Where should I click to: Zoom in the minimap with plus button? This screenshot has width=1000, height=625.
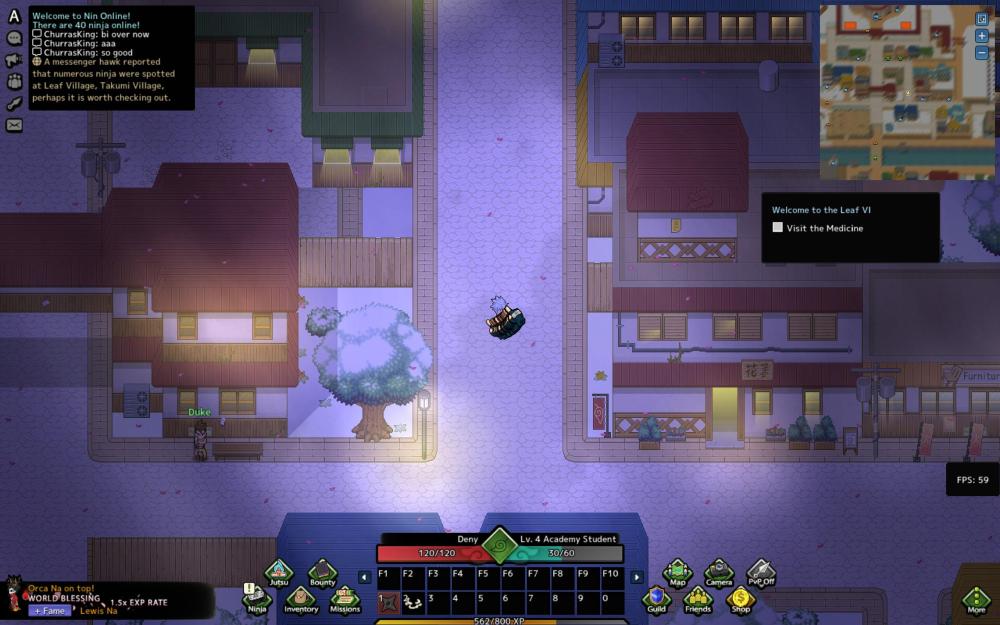[x=982, y=36]
